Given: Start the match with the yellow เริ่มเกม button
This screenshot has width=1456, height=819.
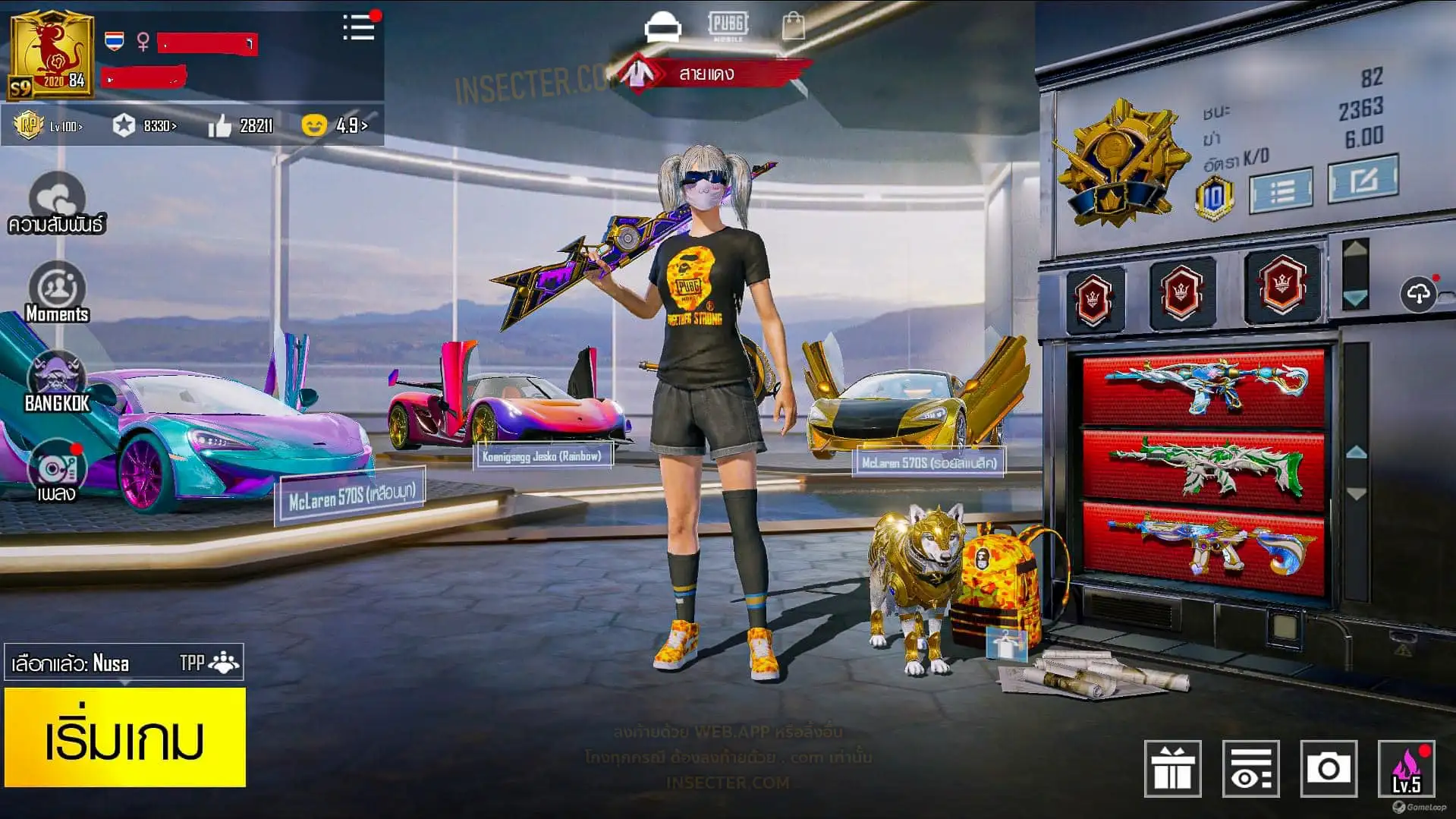Looking at the screenshot, I should tap(125, 737).
